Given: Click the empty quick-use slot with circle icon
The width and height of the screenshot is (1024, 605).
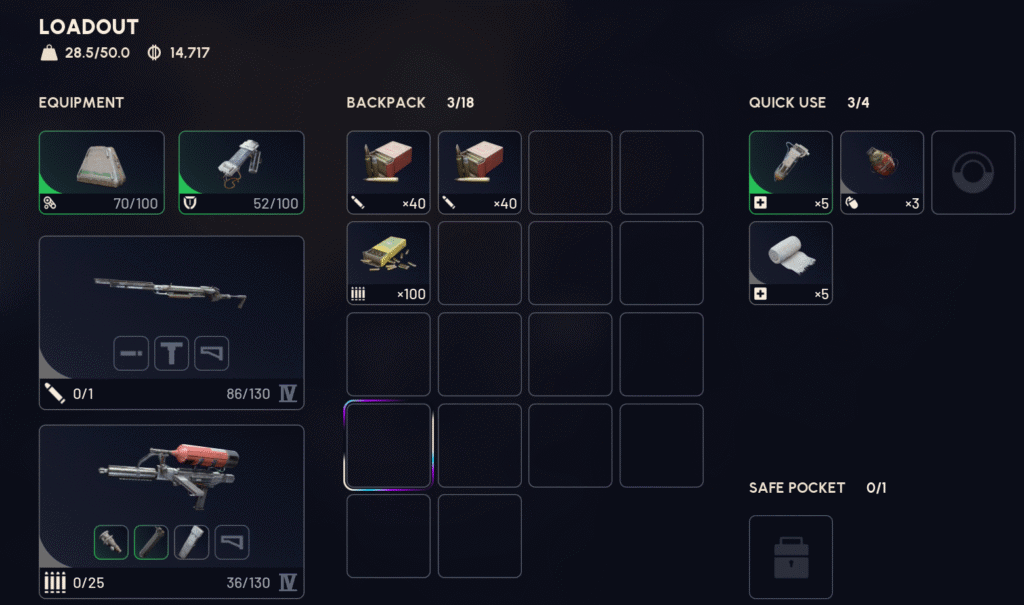Looking at the screenshot, I should click(x=972, y=172).
